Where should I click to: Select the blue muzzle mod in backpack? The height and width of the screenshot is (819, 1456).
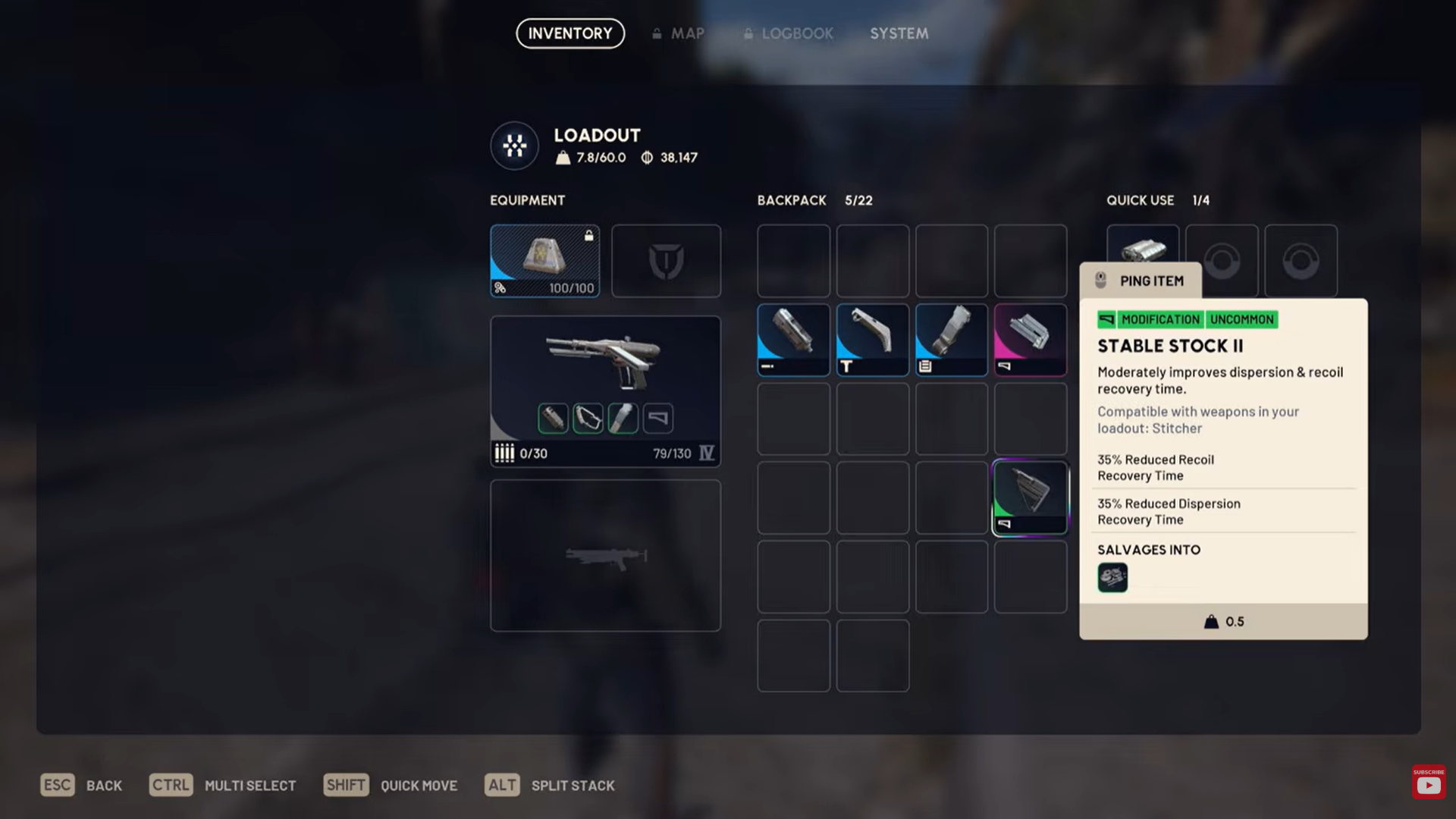click(793, 340)
